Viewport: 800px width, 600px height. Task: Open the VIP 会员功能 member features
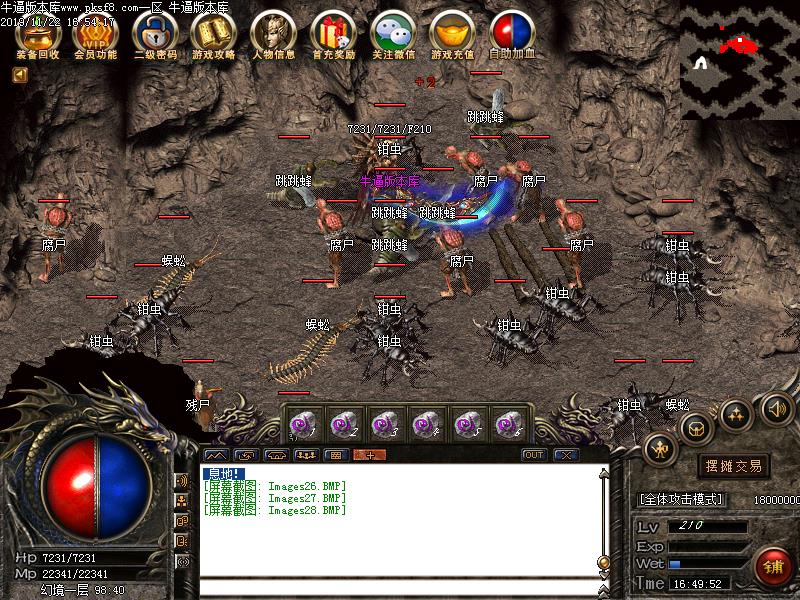click(x=96, y=33)
